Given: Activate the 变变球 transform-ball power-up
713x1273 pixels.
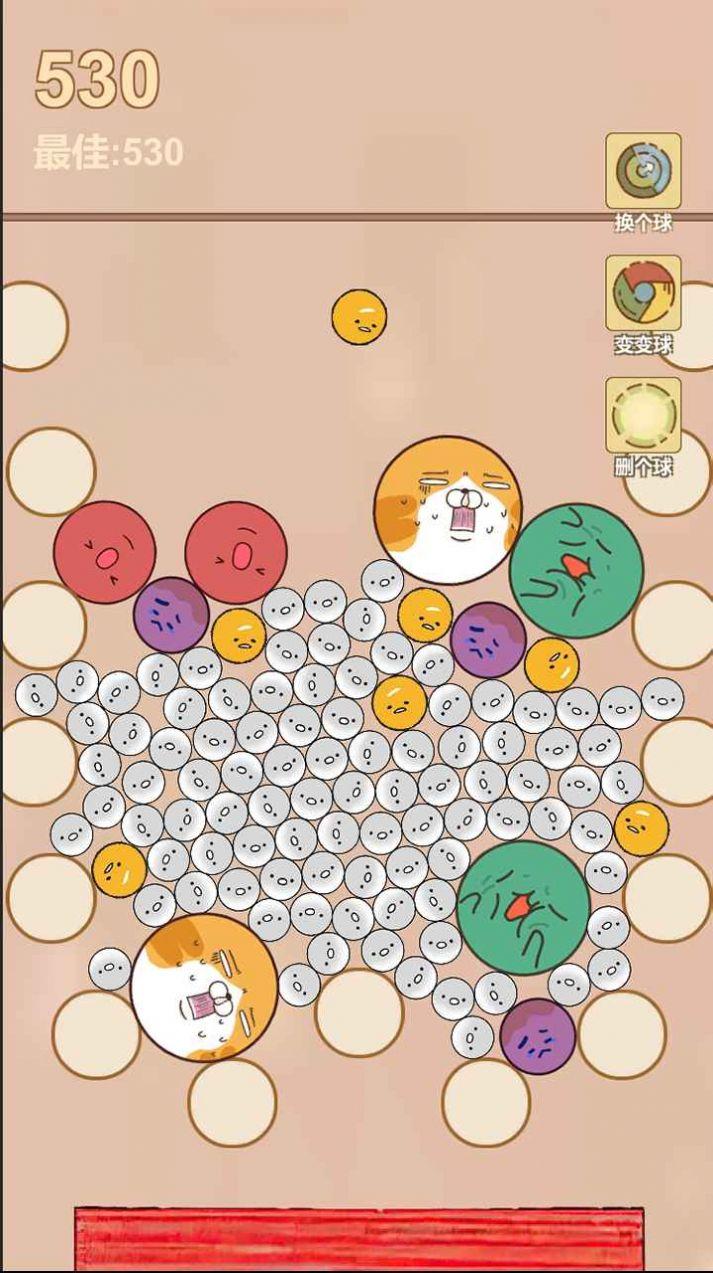Looking at the screenshot, I should (x=643, y=293).
